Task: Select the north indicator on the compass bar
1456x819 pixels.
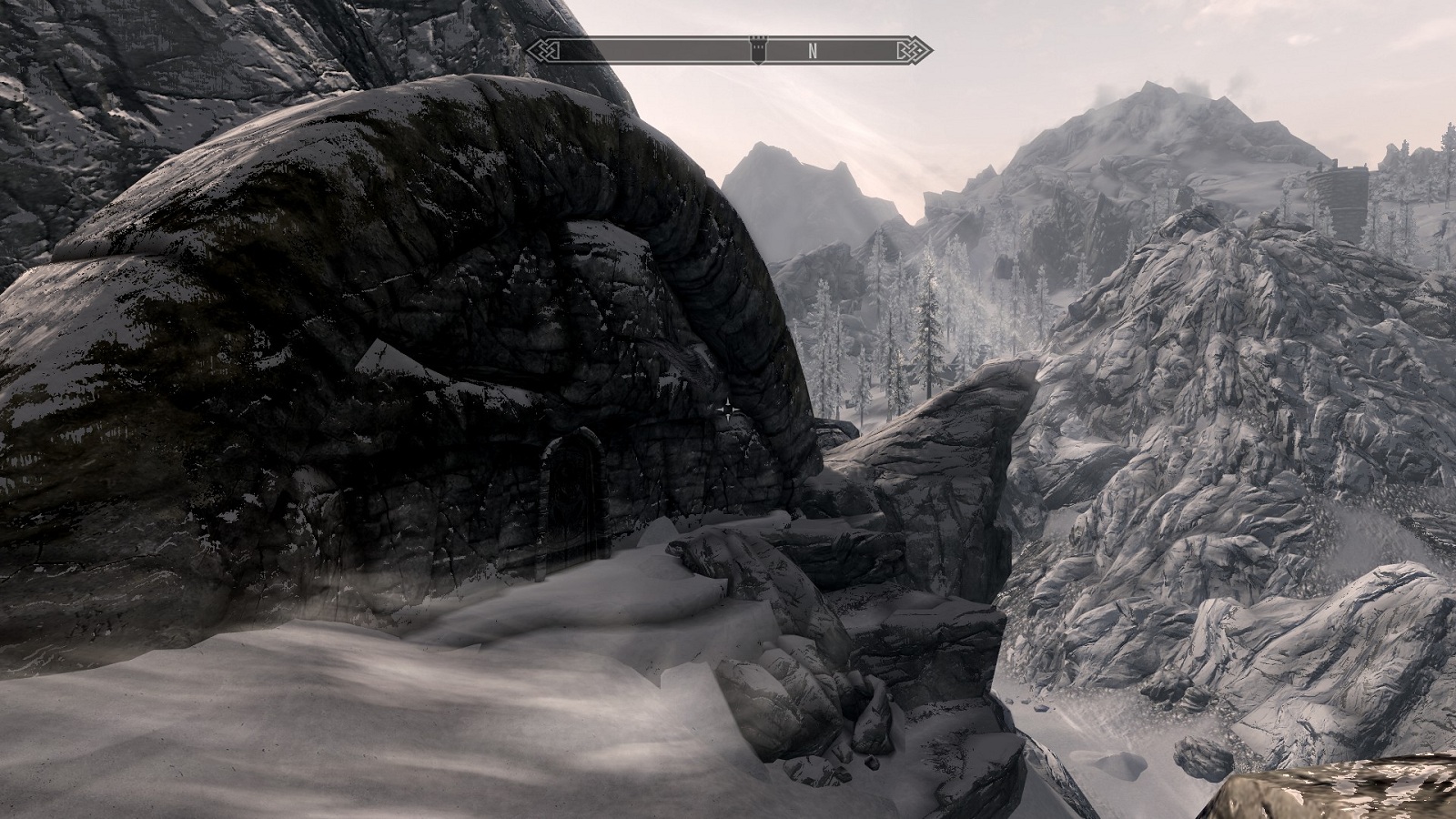Action: coord(813,51)
